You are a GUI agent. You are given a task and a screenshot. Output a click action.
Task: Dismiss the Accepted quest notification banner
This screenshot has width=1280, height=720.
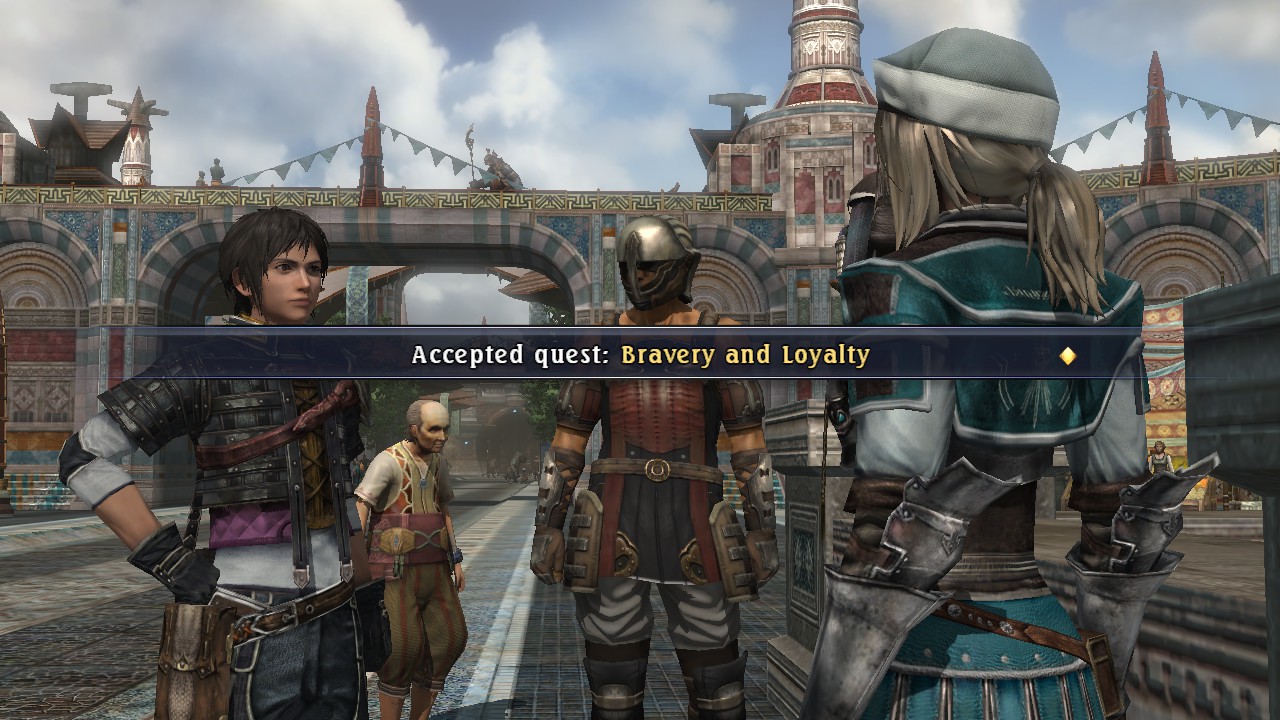[640, 355]
